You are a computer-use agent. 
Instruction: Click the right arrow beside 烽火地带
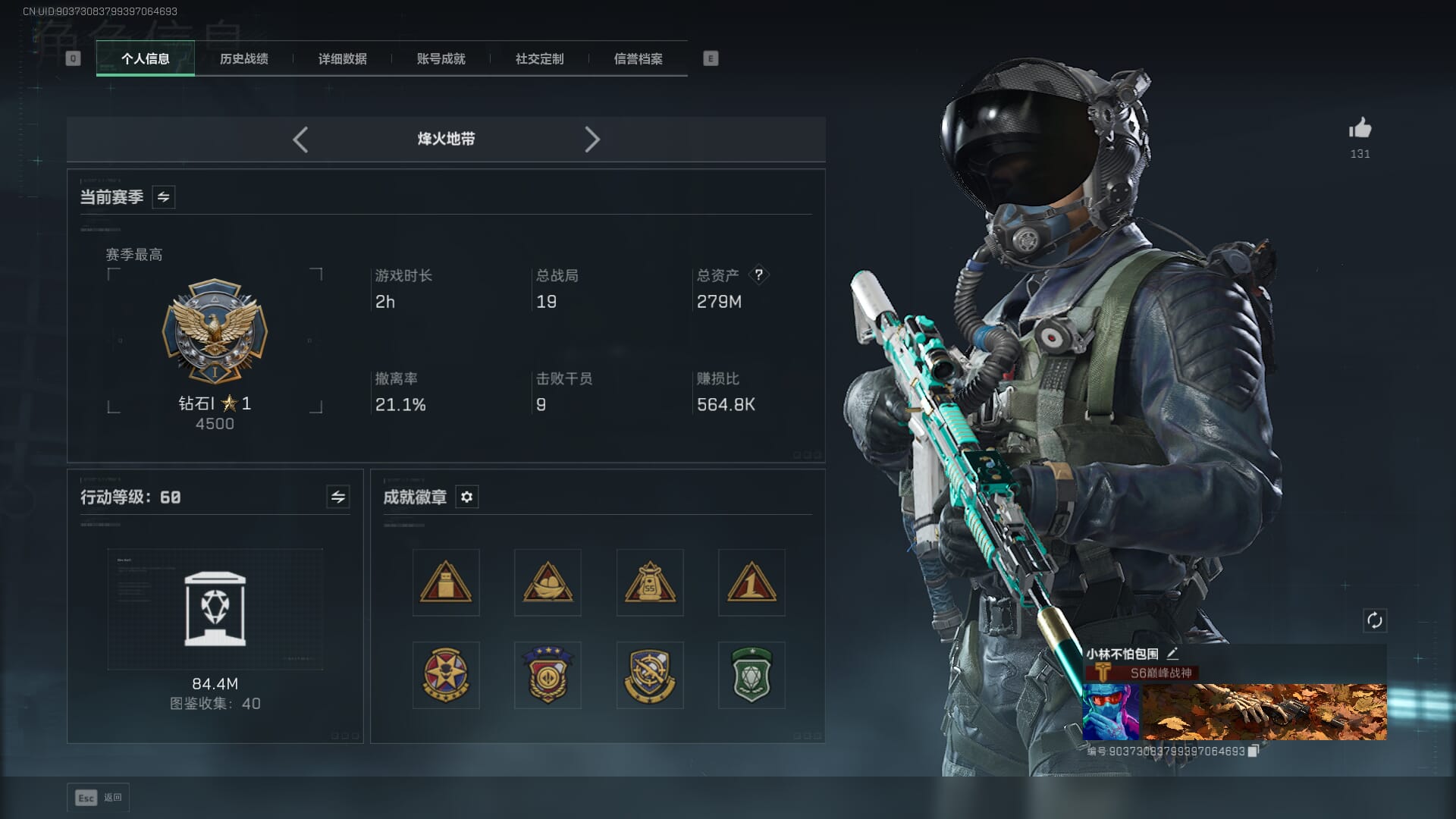[x=592, y=140]
